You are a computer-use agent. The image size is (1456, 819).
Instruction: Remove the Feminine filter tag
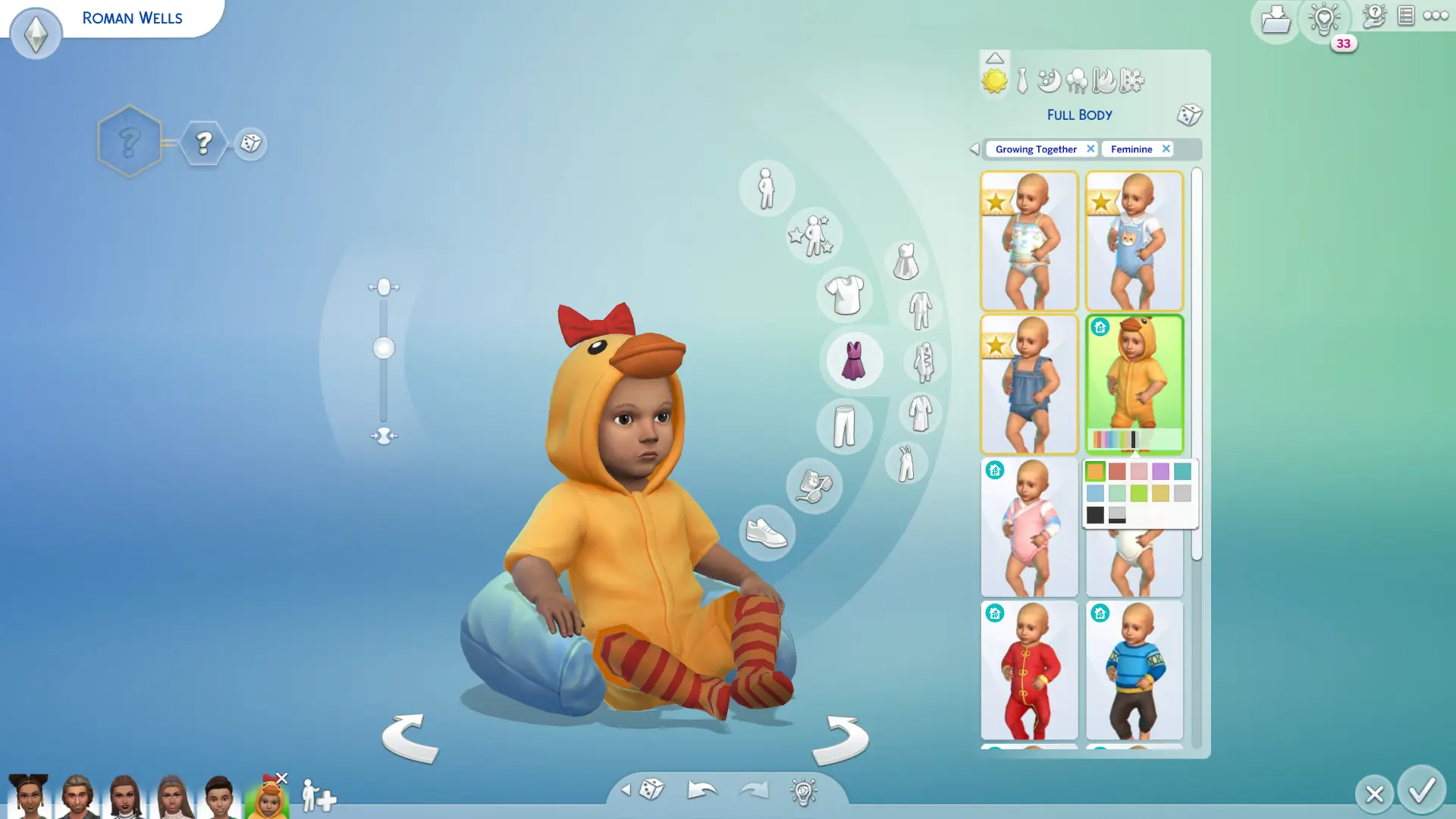click(1166, 149)
